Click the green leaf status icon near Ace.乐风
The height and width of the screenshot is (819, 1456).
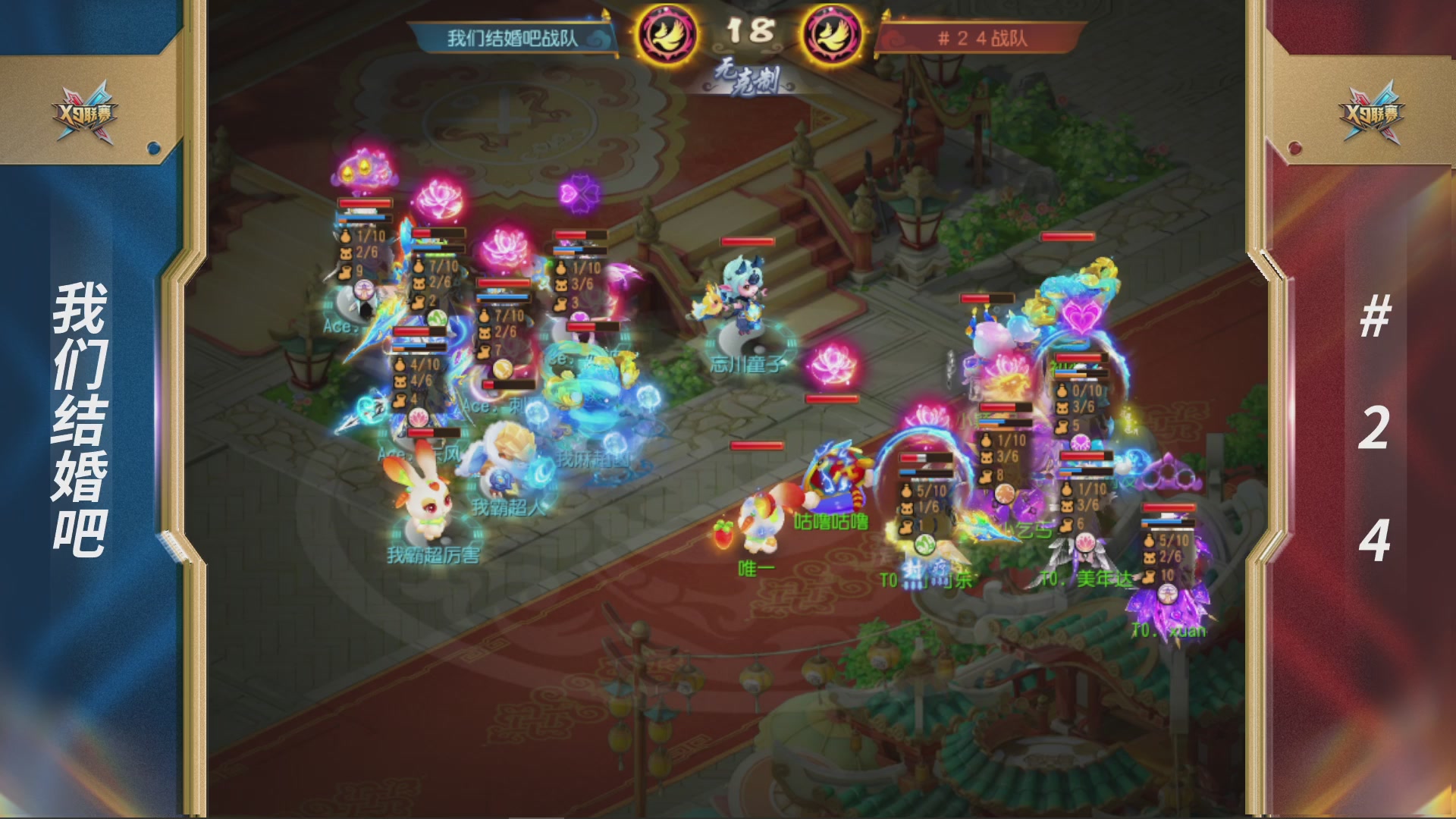coord(438,318)
